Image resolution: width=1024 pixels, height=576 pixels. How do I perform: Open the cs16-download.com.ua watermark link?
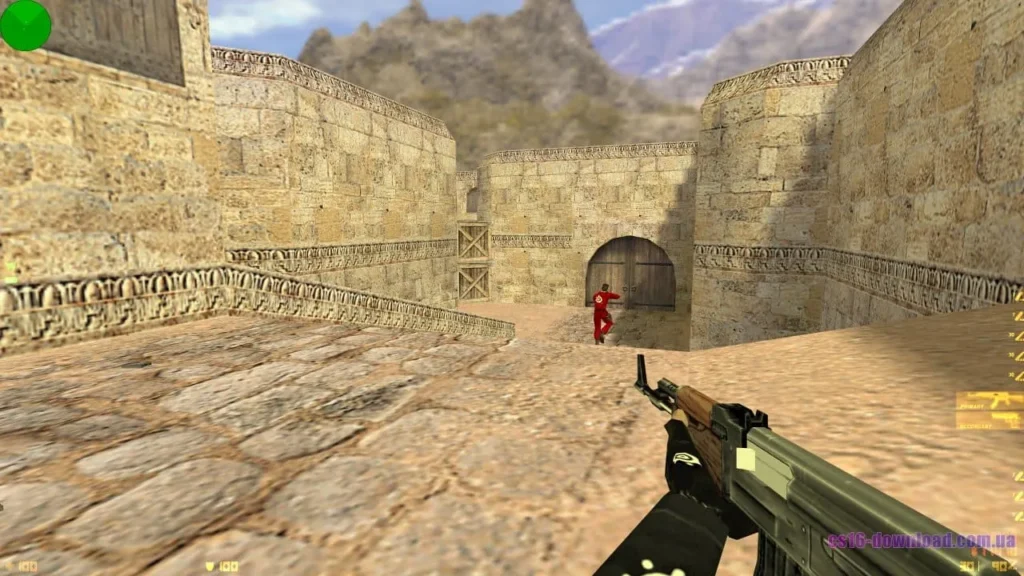pyautogui.click(x=921, y=541)
